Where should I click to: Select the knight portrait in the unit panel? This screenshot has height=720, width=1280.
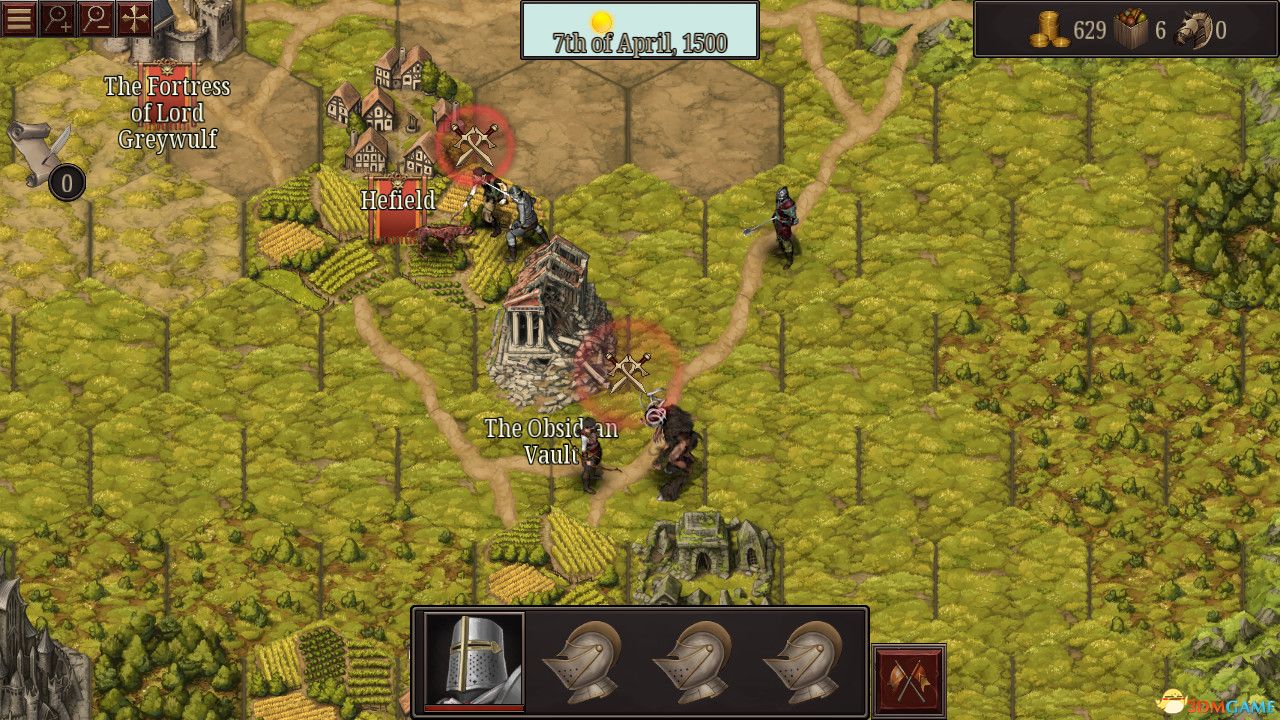tap(474, 657)
